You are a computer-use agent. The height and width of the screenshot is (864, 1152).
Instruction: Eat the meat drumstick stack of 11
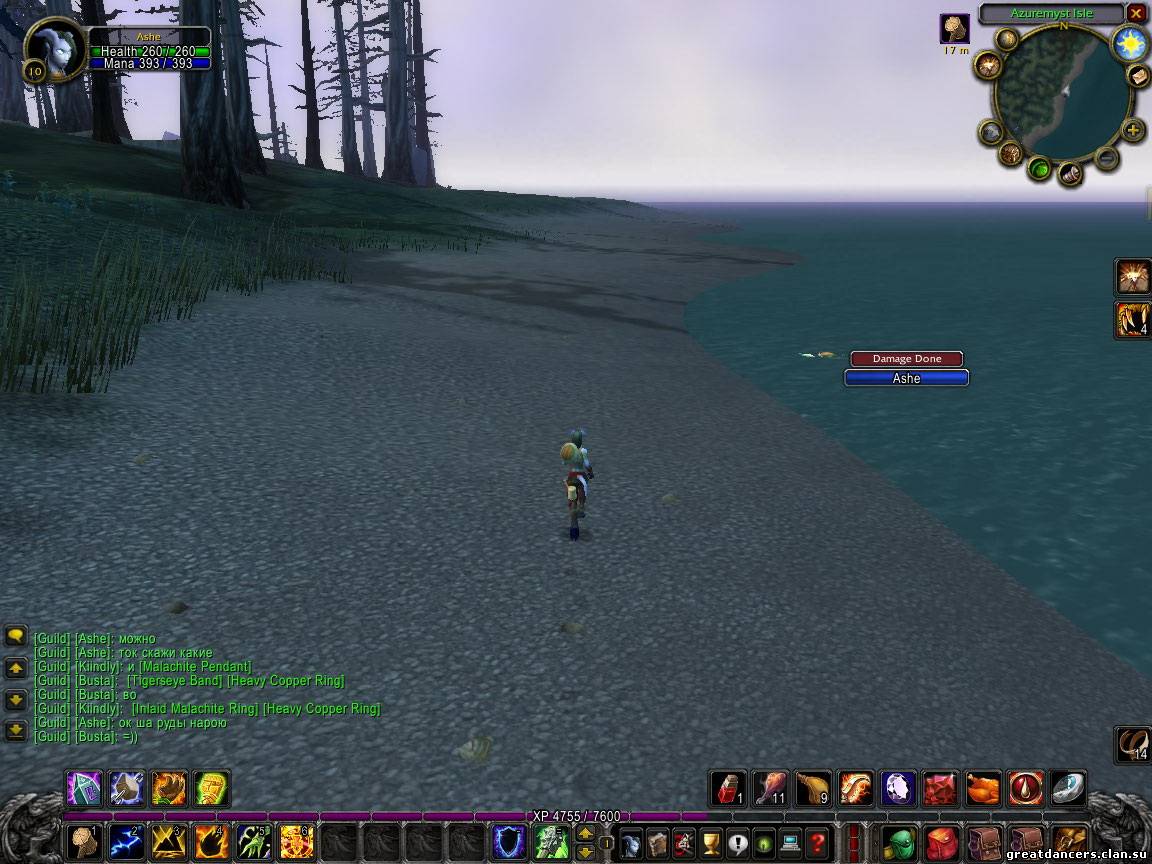(x=770, y=788)
